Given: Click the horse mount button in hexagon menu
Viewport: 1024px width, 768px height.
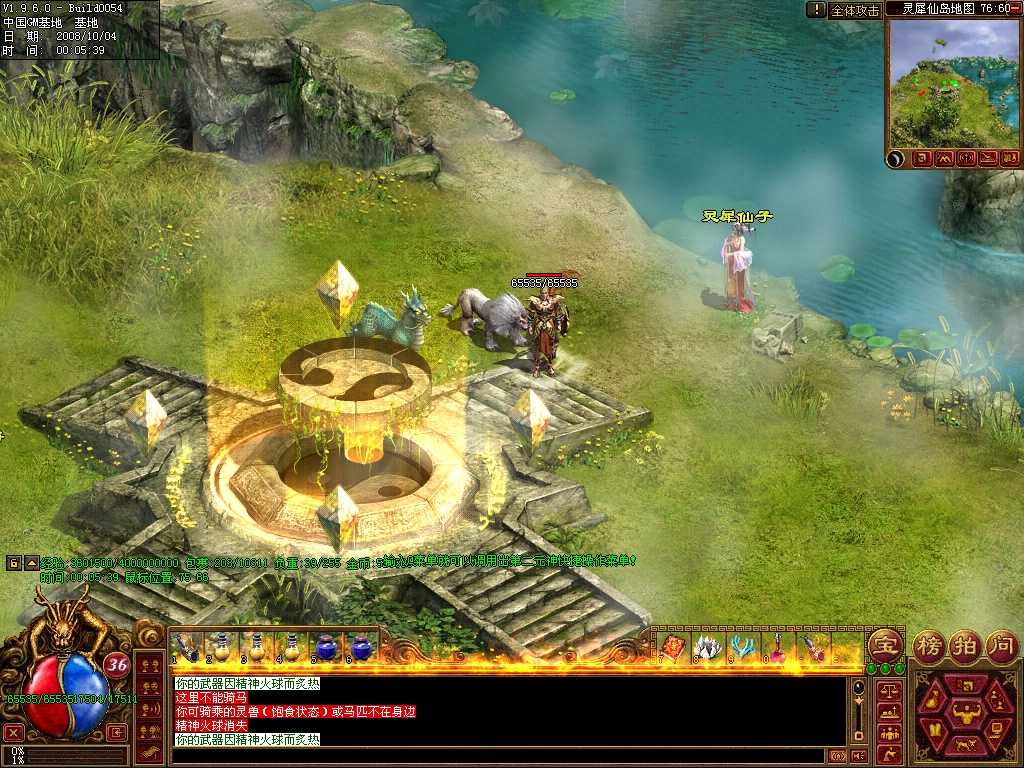Looking at the screenshot, I should click(967, 744).
